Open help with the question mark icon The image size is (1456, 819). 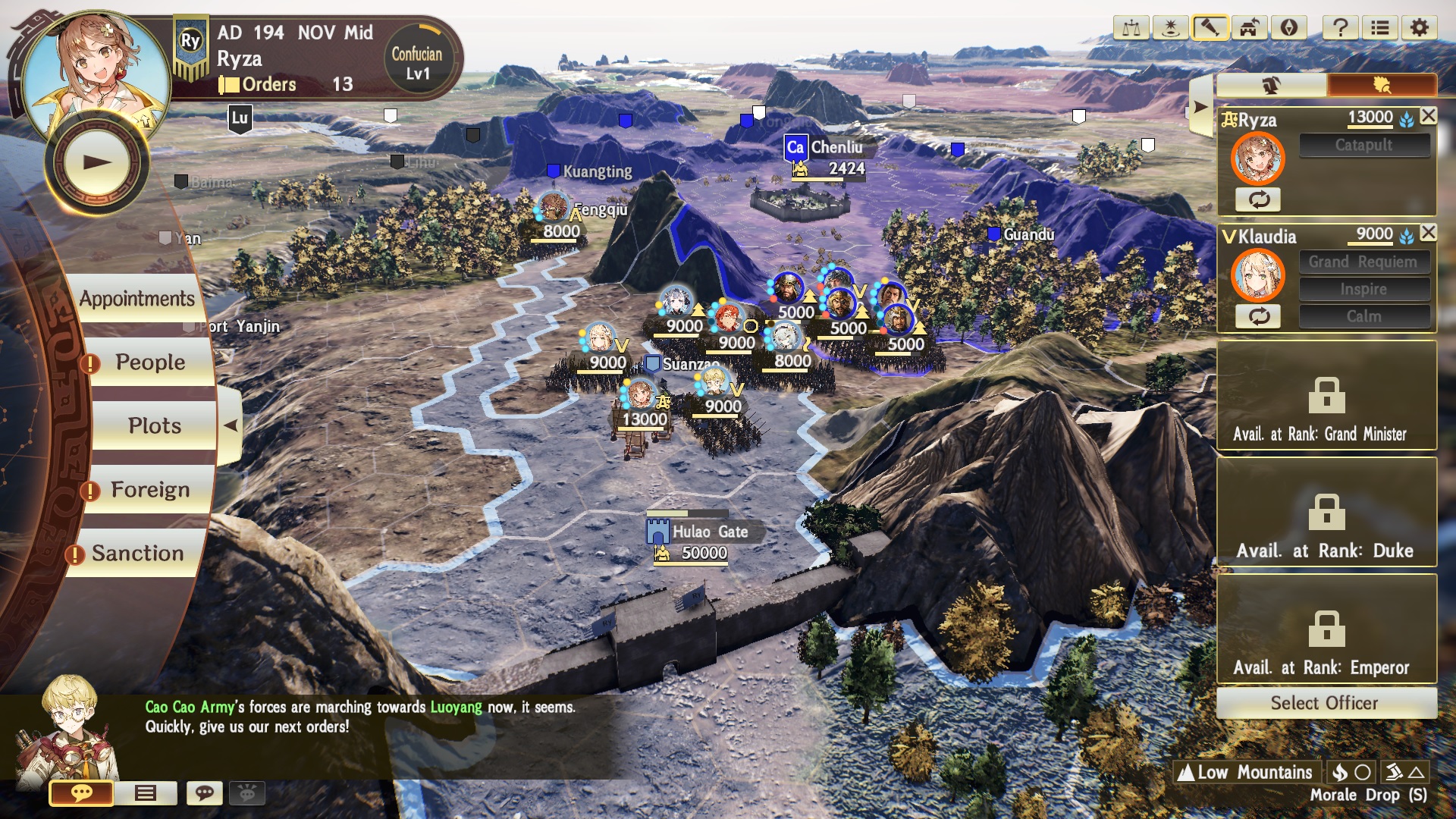click(x=1340, y=29)
